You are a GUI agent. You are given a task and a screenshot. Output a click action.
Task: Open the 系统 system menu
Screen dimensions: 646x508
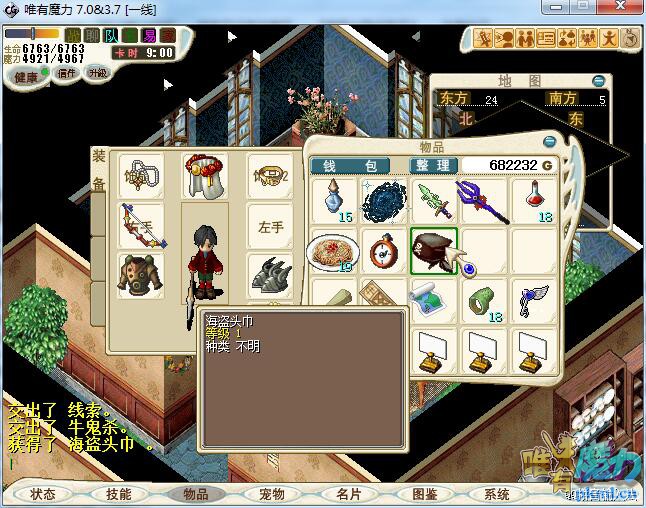(x=497, y=494)
